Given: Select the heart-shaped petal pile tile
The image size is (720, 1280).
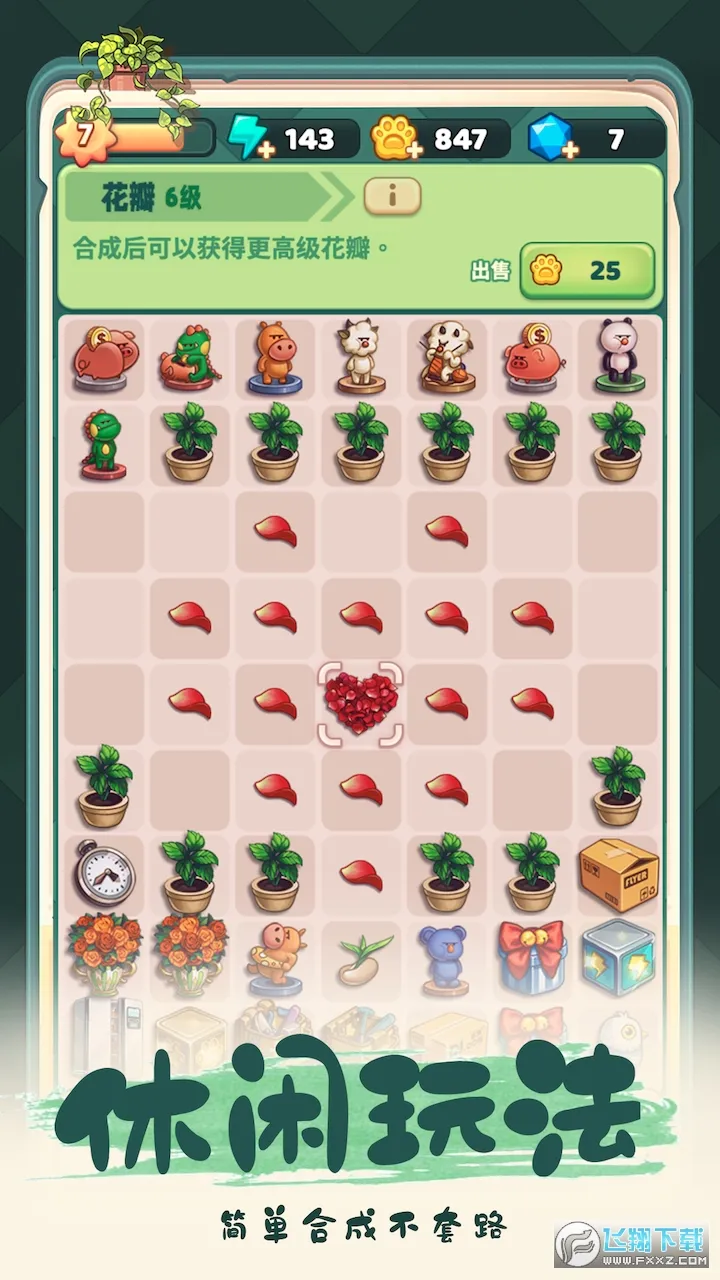Looking at the screenshot, I should (359, 702).
